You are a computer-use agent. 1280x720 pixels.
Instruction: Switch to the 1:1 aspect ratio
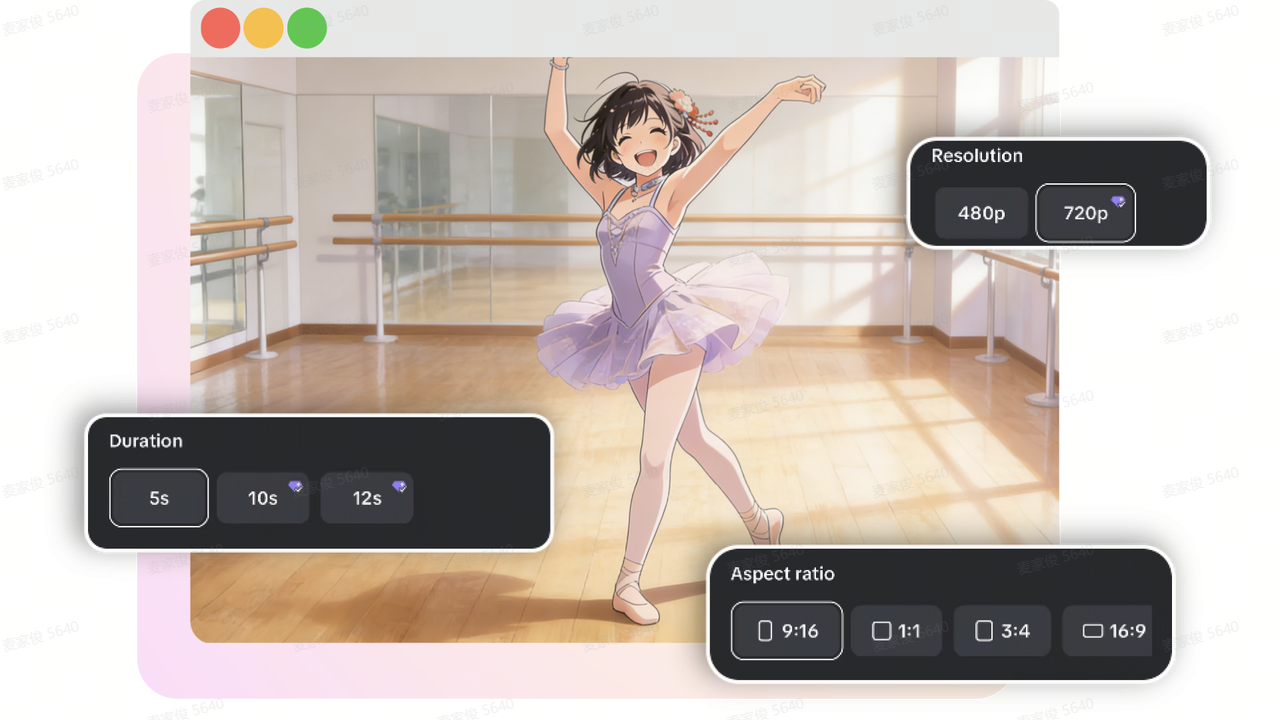click(896, 631)
